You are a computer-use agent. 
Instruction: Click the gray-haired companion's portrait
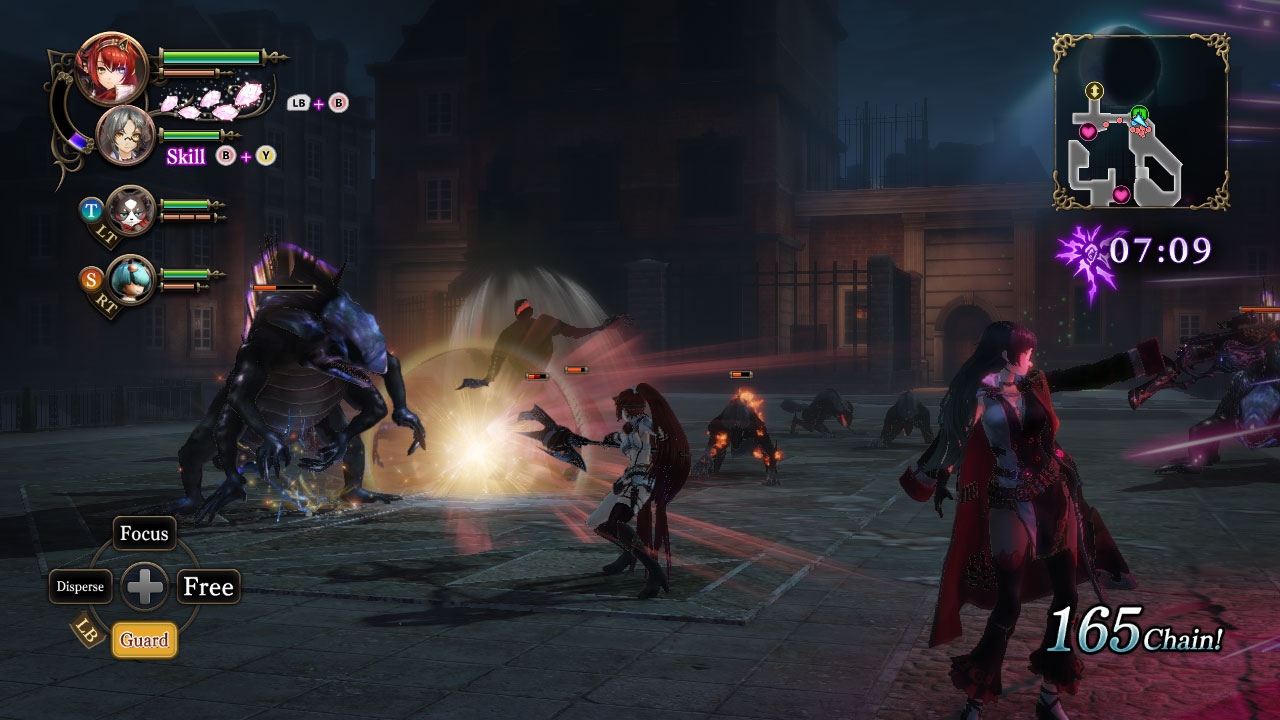click(x=125, y=135)
